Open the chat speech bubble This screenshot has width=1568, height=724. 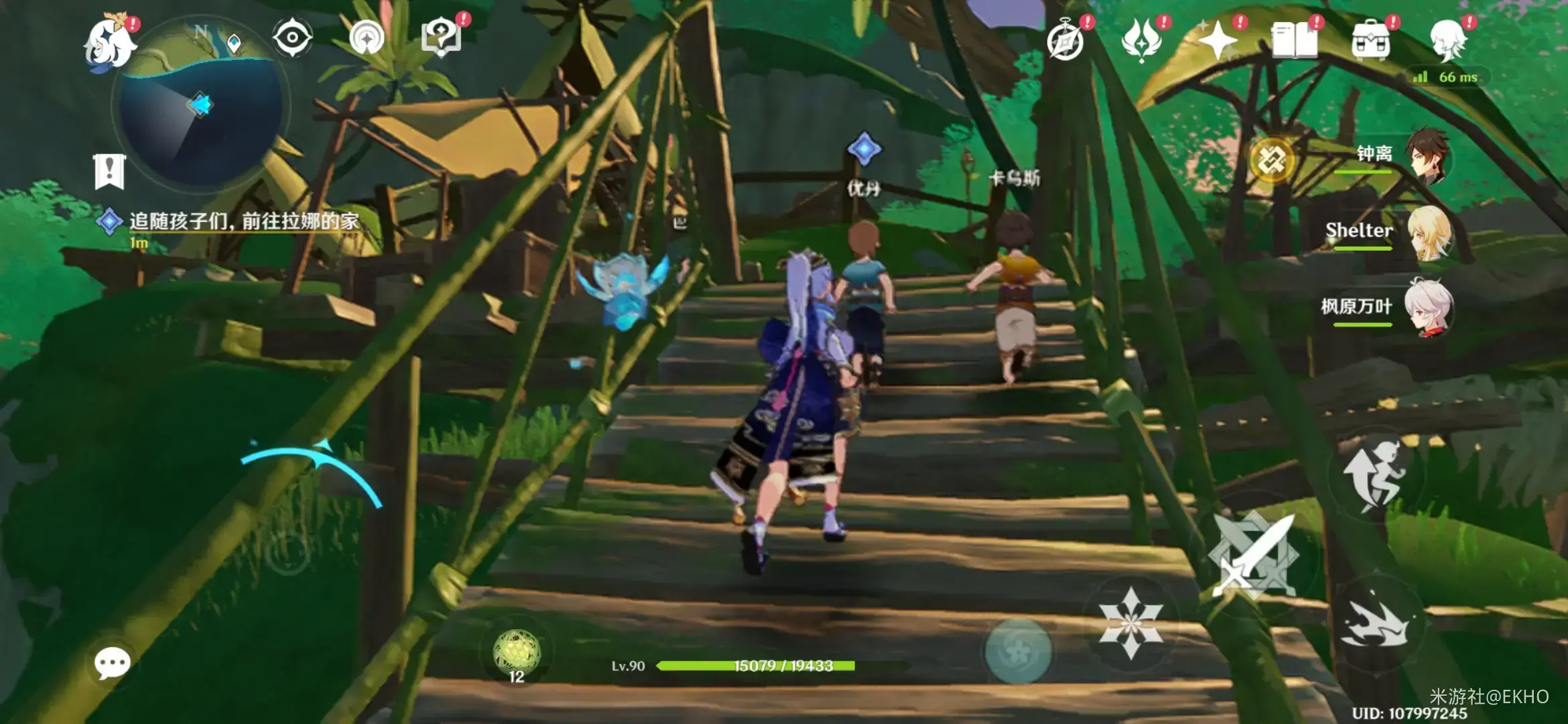[112, 664]
